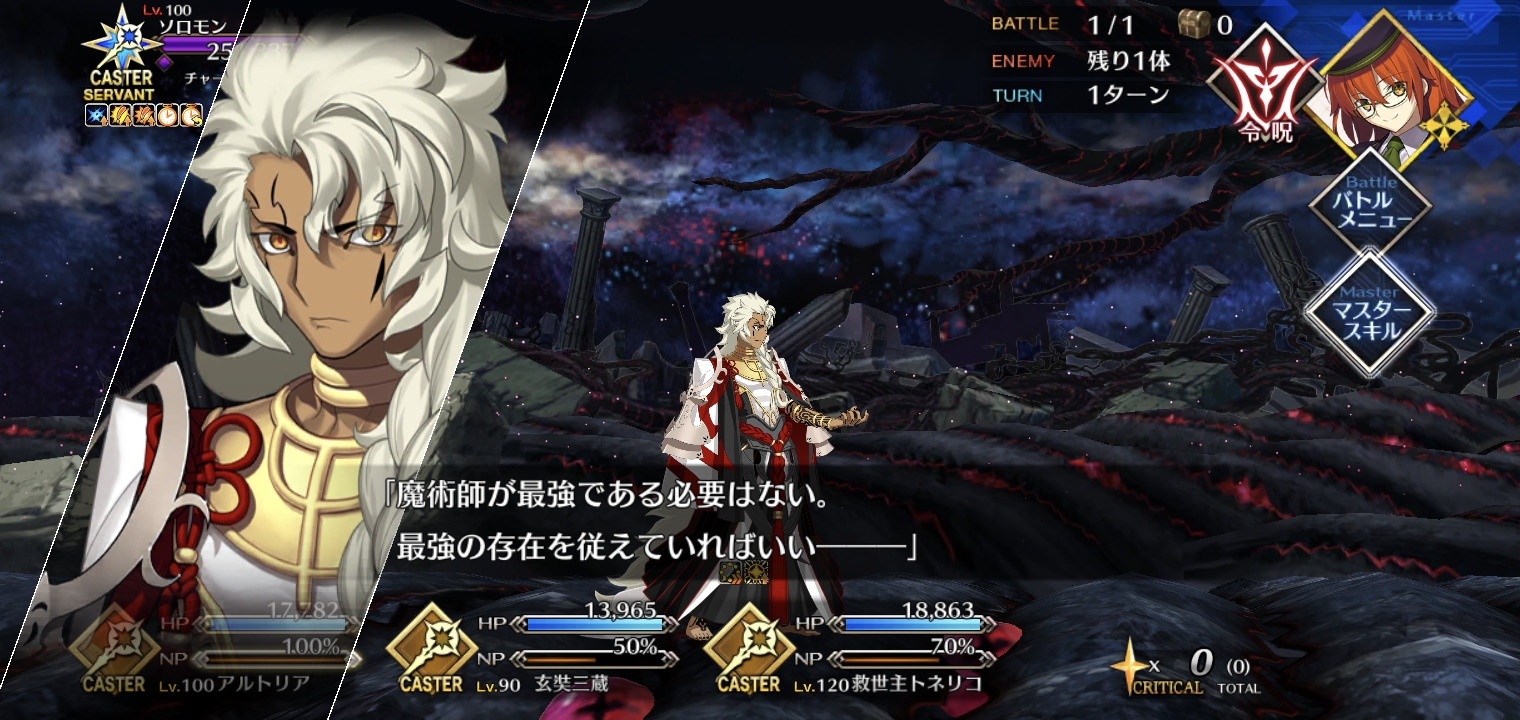Open the Battle Menu button
Image resolution: width=1520 pixels, height=720 pixels.
point(1370,207)
